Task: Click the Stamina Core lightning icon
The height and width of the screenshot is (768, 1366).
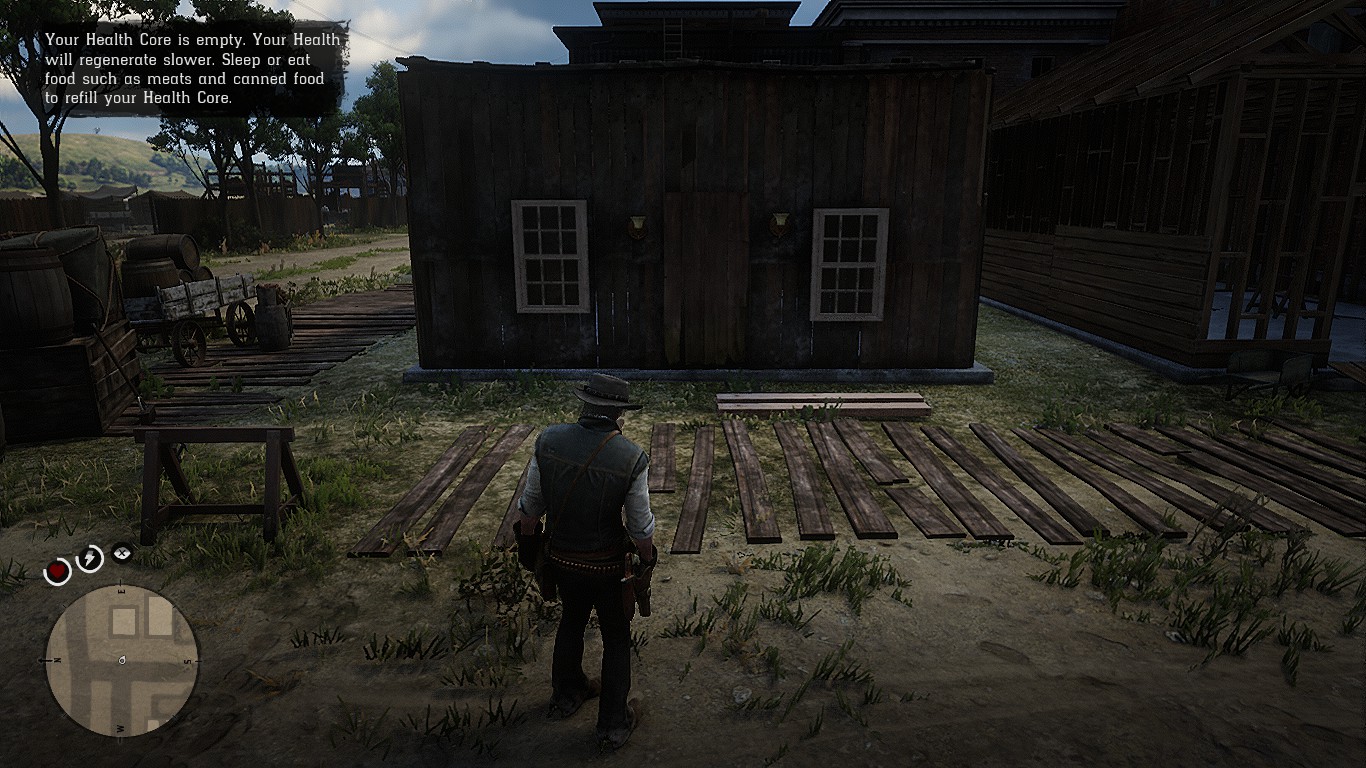Action: [x=89, y=557]
